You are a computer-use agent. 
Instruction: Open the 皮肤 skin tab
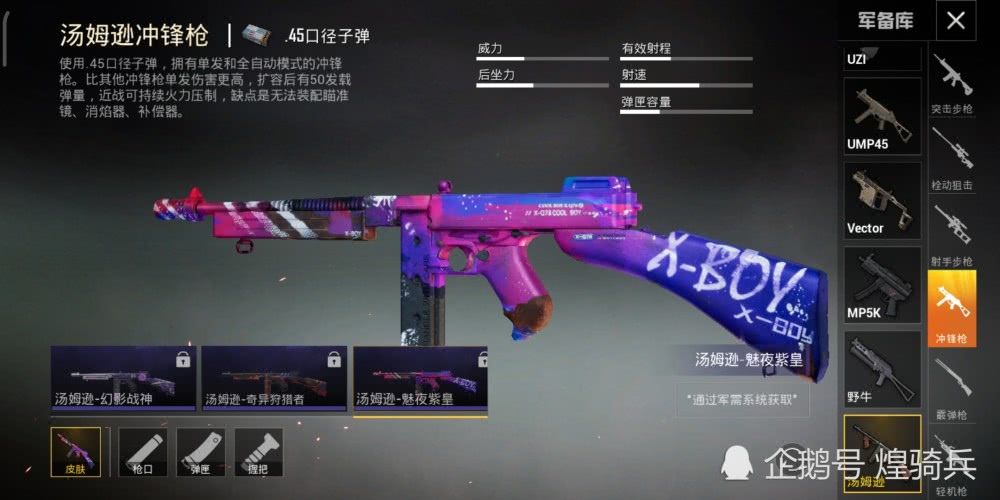tap(76, 452)
